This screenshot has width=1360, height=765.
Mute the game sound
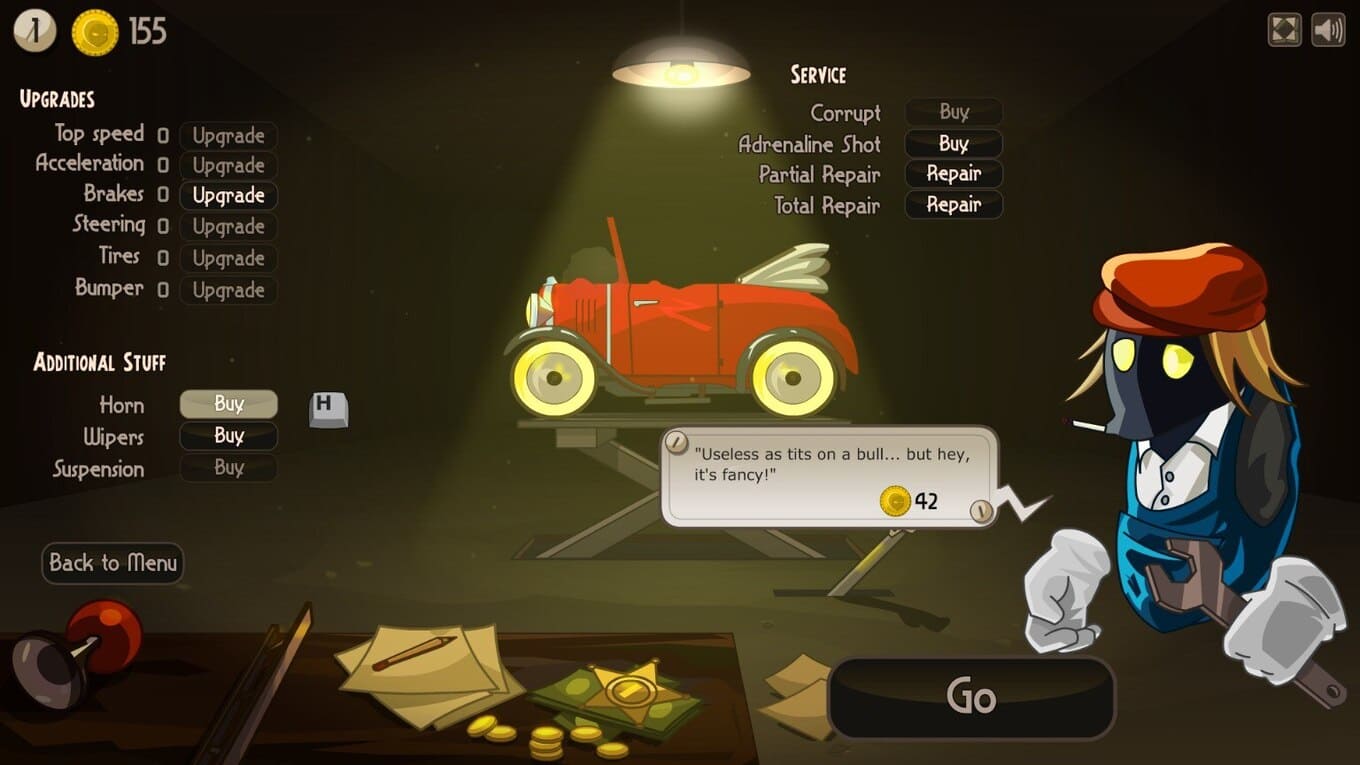click(x=1328, y=30)
